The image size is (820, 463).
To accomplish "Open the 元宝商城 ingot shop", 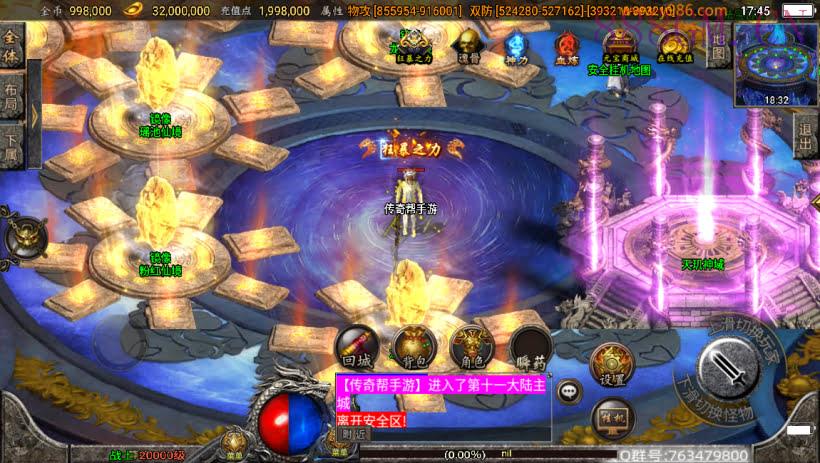I will [619, 45].
